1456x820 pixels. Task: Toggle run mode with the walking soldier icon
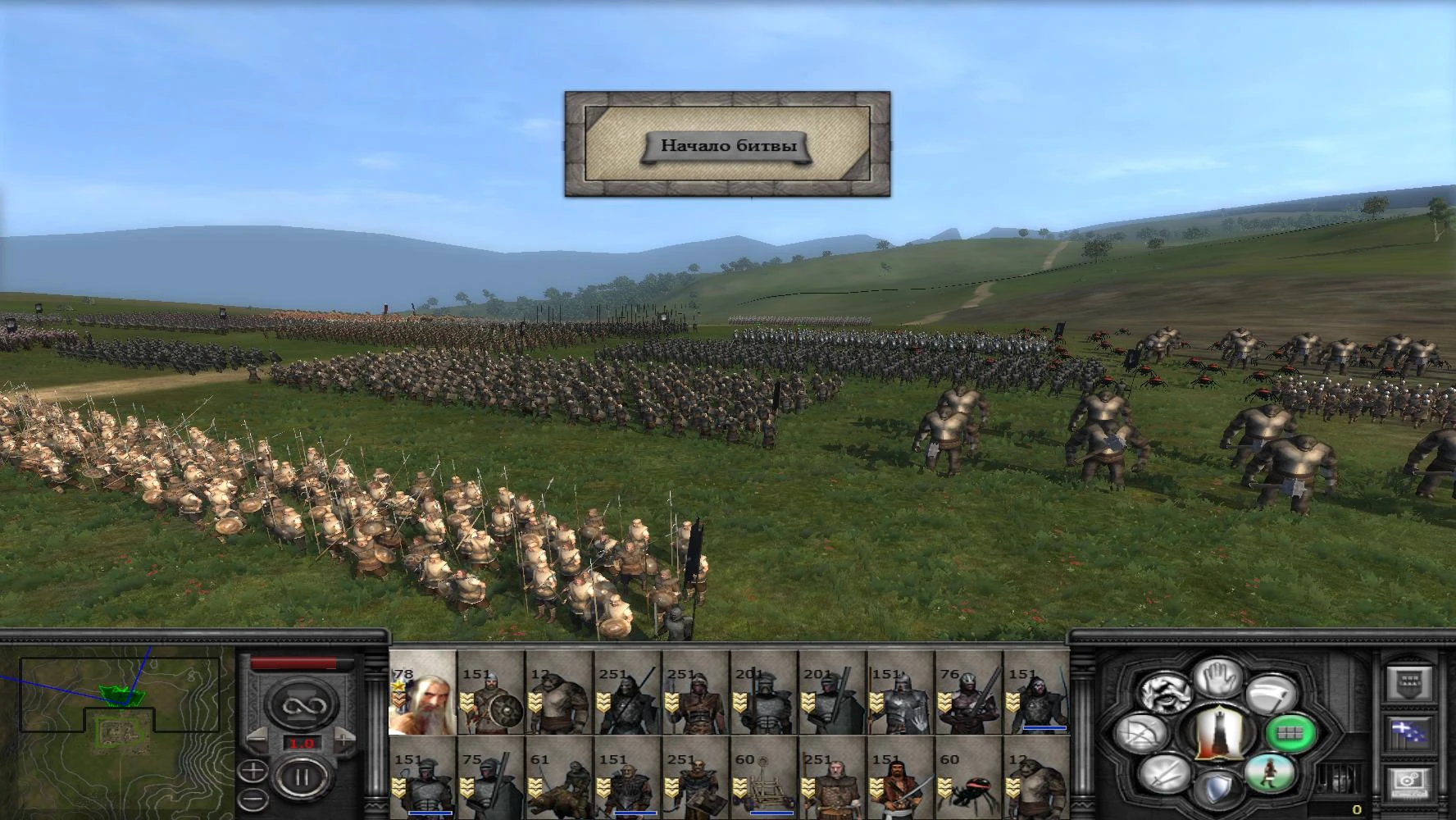click(1271, 774)
